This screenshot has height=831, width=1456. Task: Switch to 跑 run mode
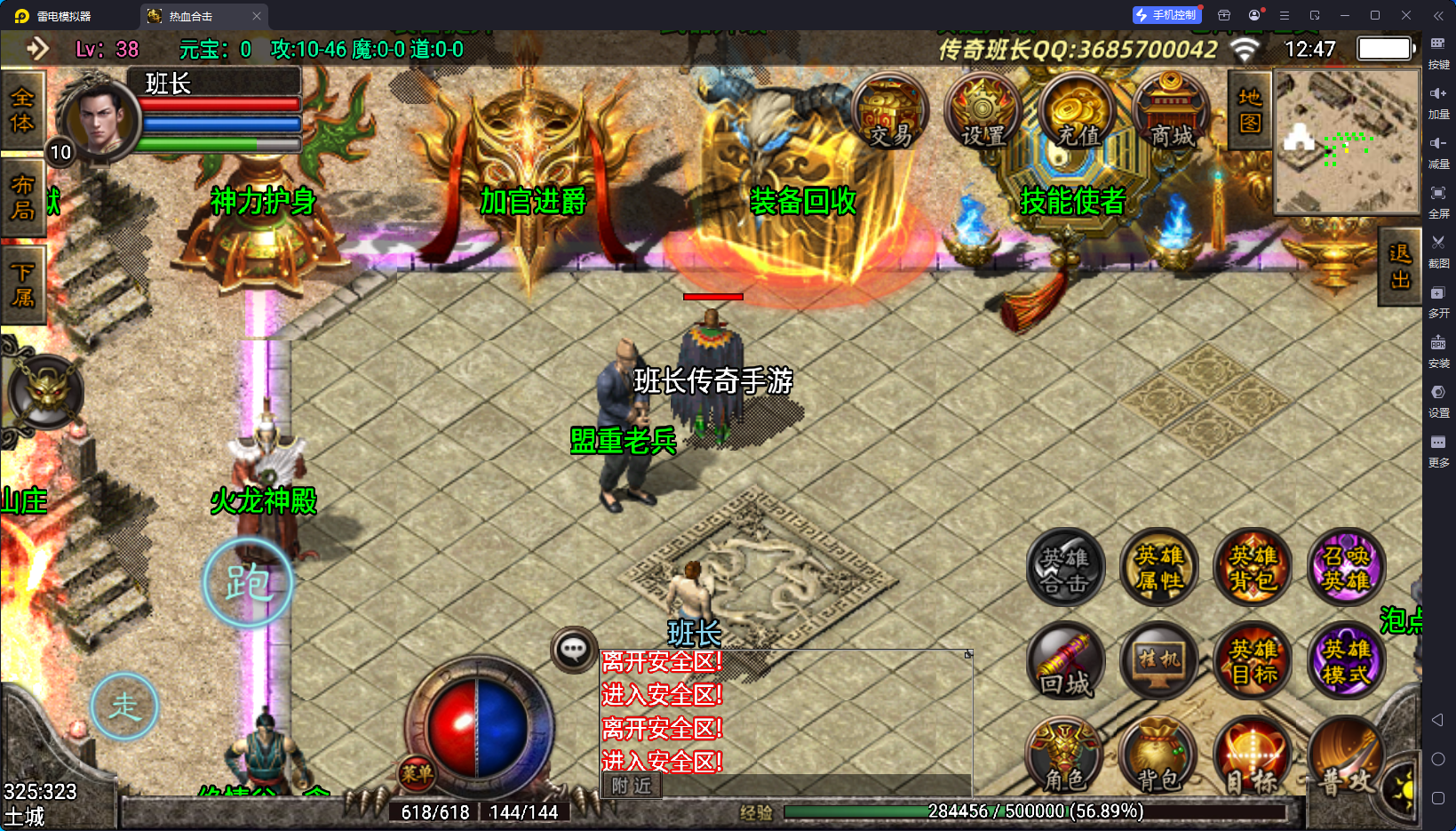tap(248, 583)
